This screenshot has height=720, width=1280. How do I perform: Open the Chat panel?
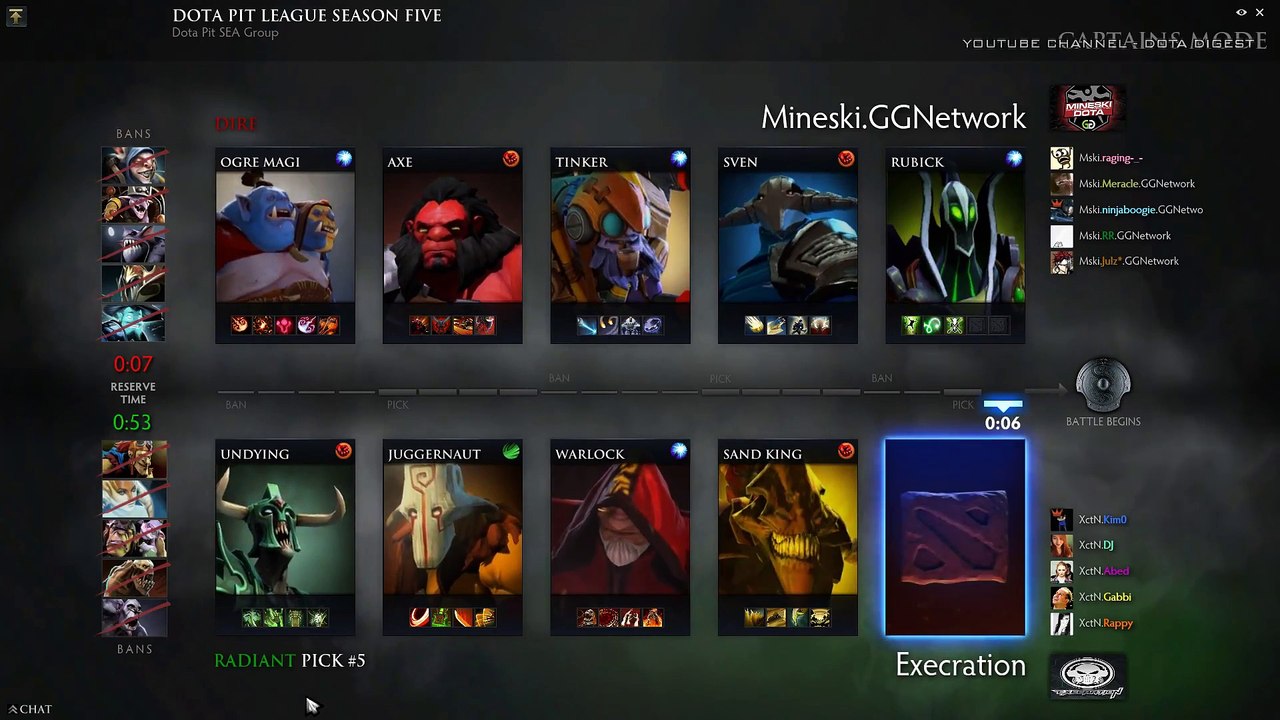30,709
